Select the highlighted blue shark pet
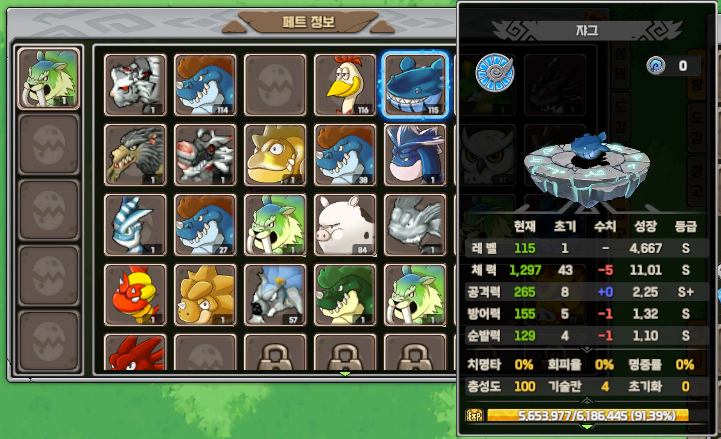721x439 pixels. (415, 84)
